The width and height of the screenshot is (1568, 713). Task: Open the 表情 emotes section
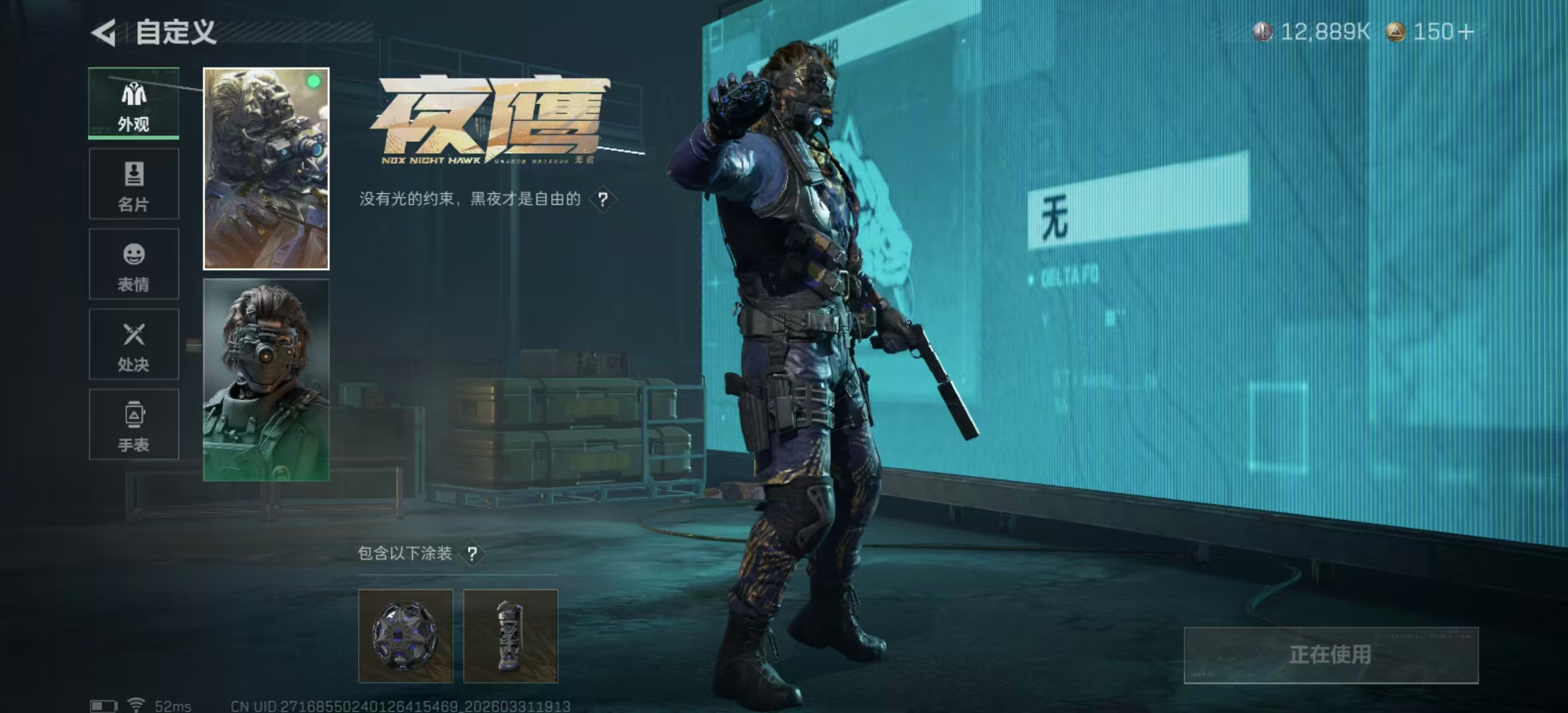134,264
